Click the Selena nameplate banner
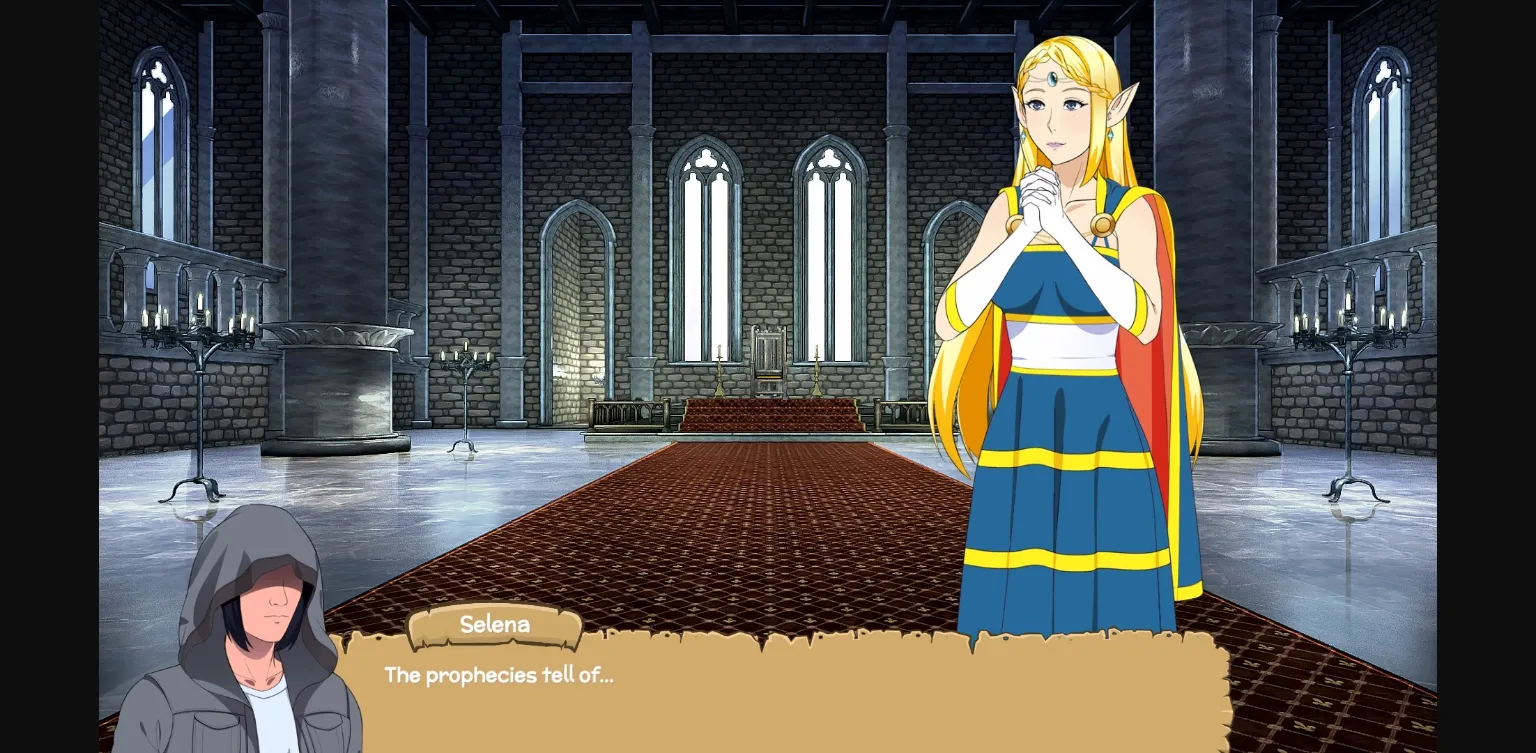Image resolution: width=1536 pixels, height=753 pixels. pos(495,624)
